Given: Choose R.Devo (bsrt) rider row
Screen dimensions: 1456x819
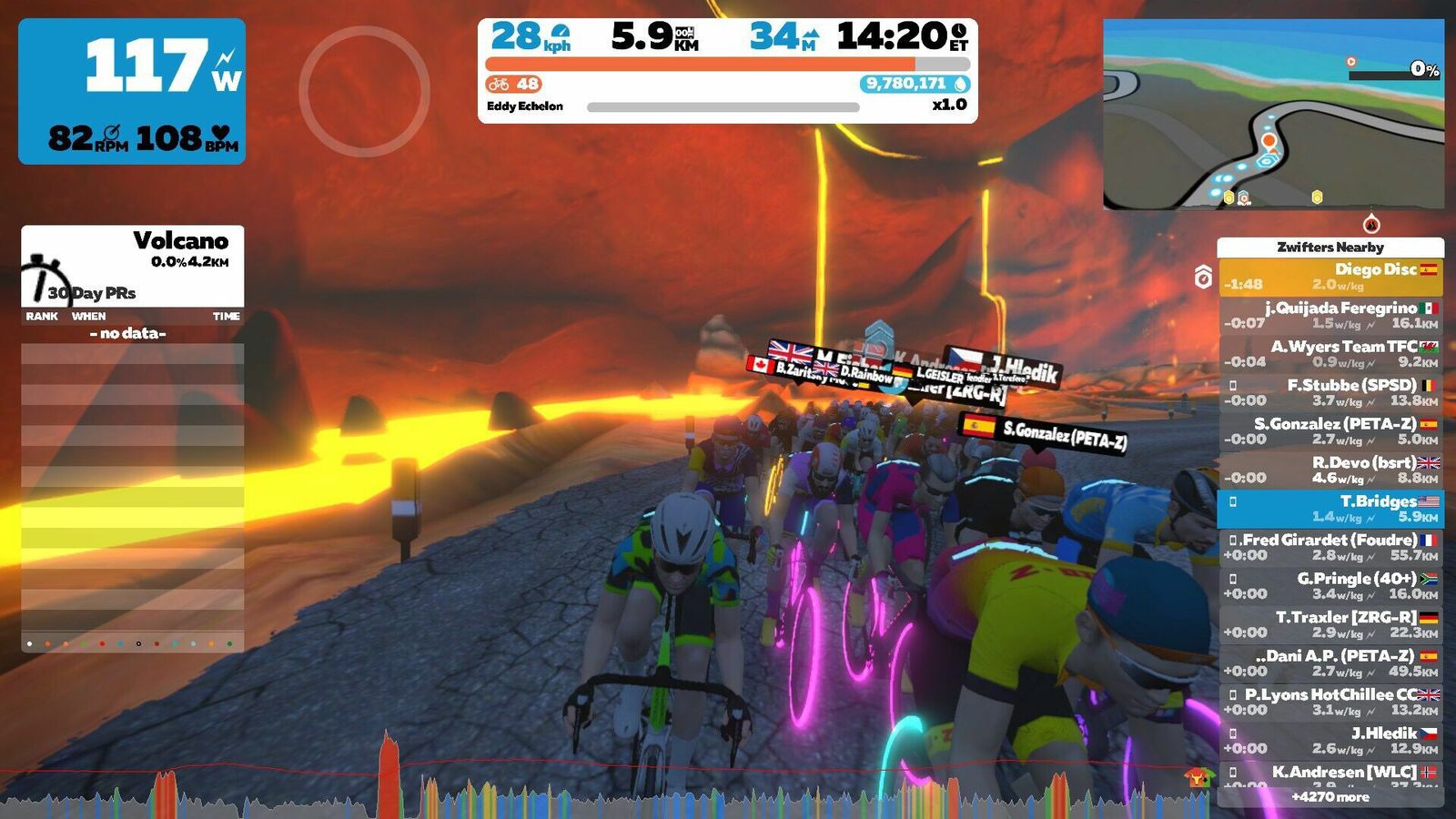Looking at the screenshot, I should click(1330, 470).
